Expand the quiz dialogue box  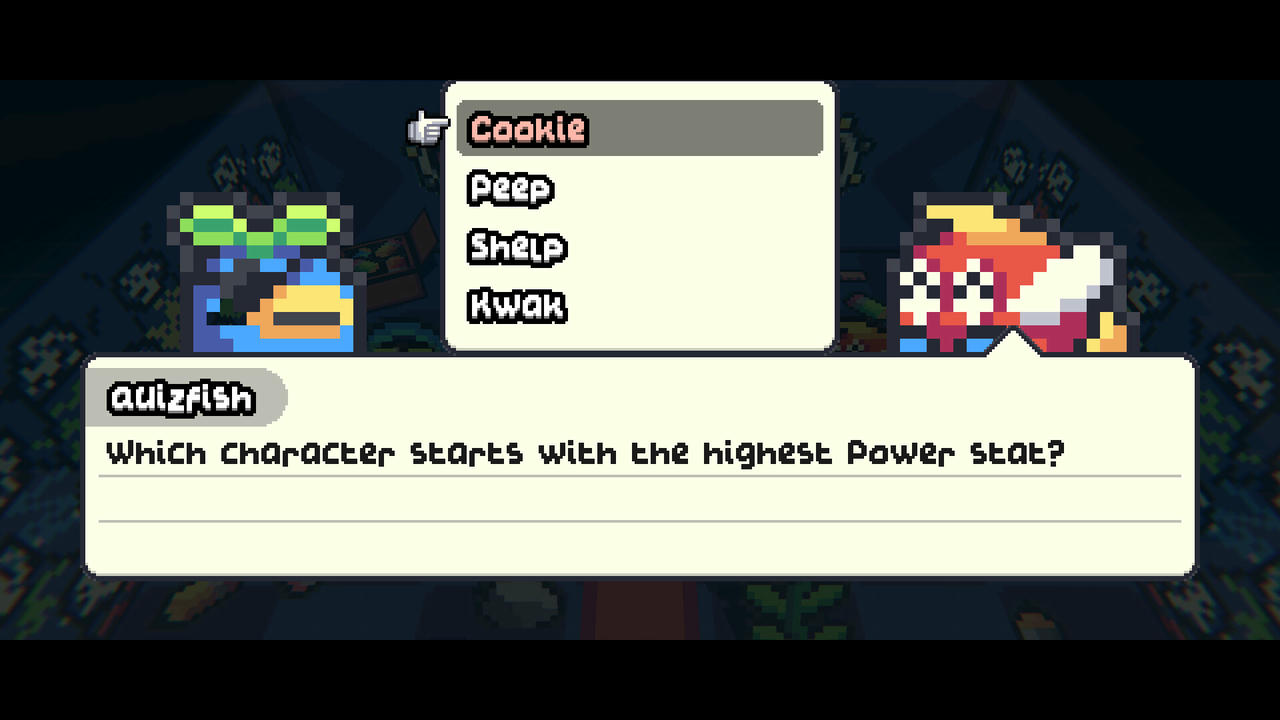[x=640, y=465]
